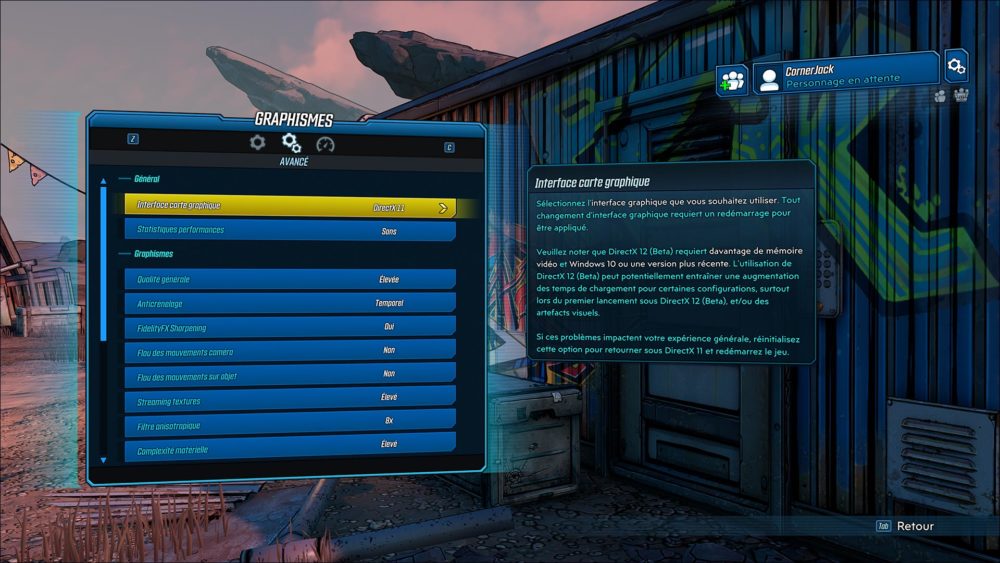This screenshot has width=1000, height=563.
Task: Adjust the Qualité générale option
Action: click(x=289, y=280)
